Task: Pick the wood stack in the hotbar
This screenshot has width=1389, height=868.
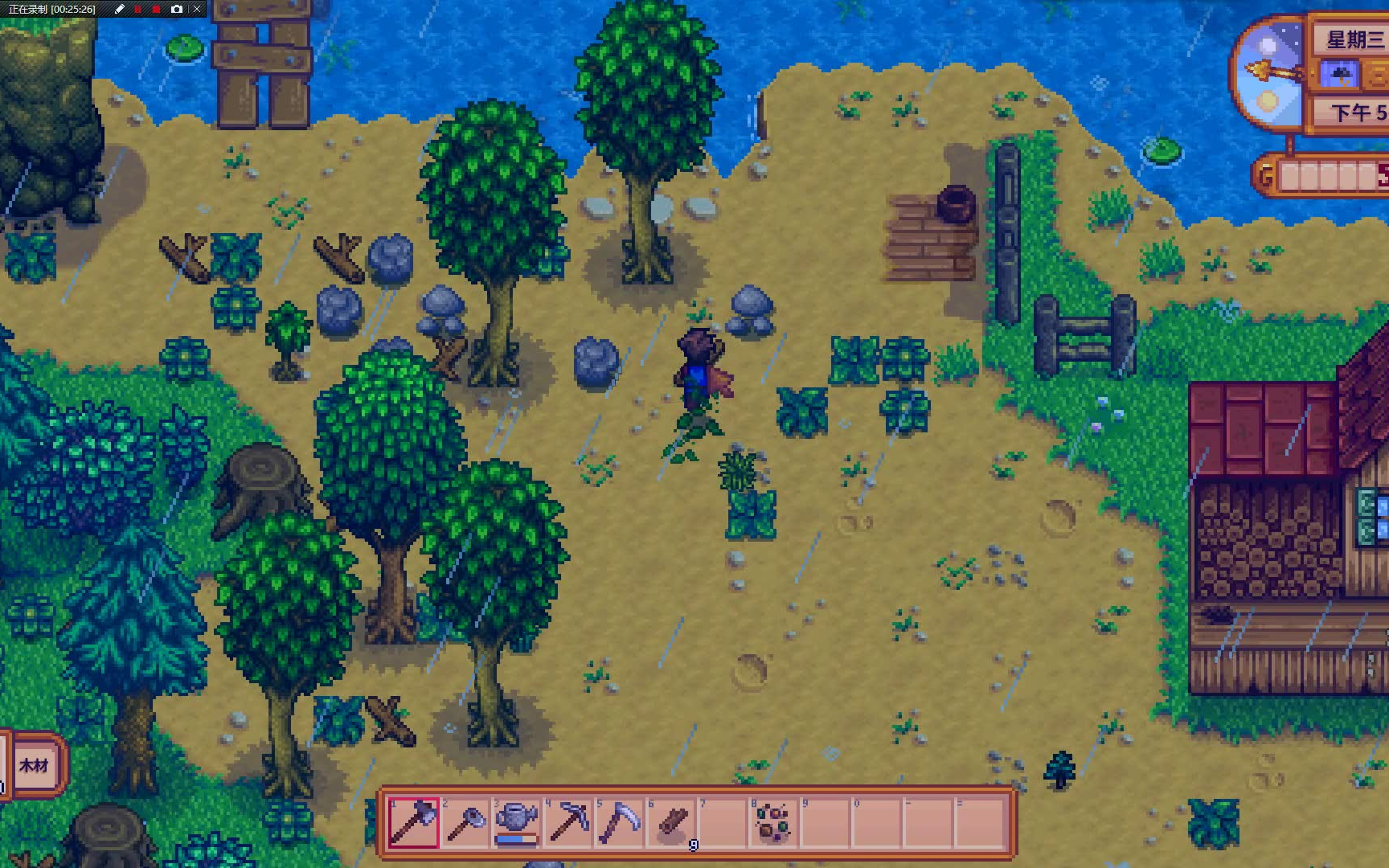Action: 672,823
